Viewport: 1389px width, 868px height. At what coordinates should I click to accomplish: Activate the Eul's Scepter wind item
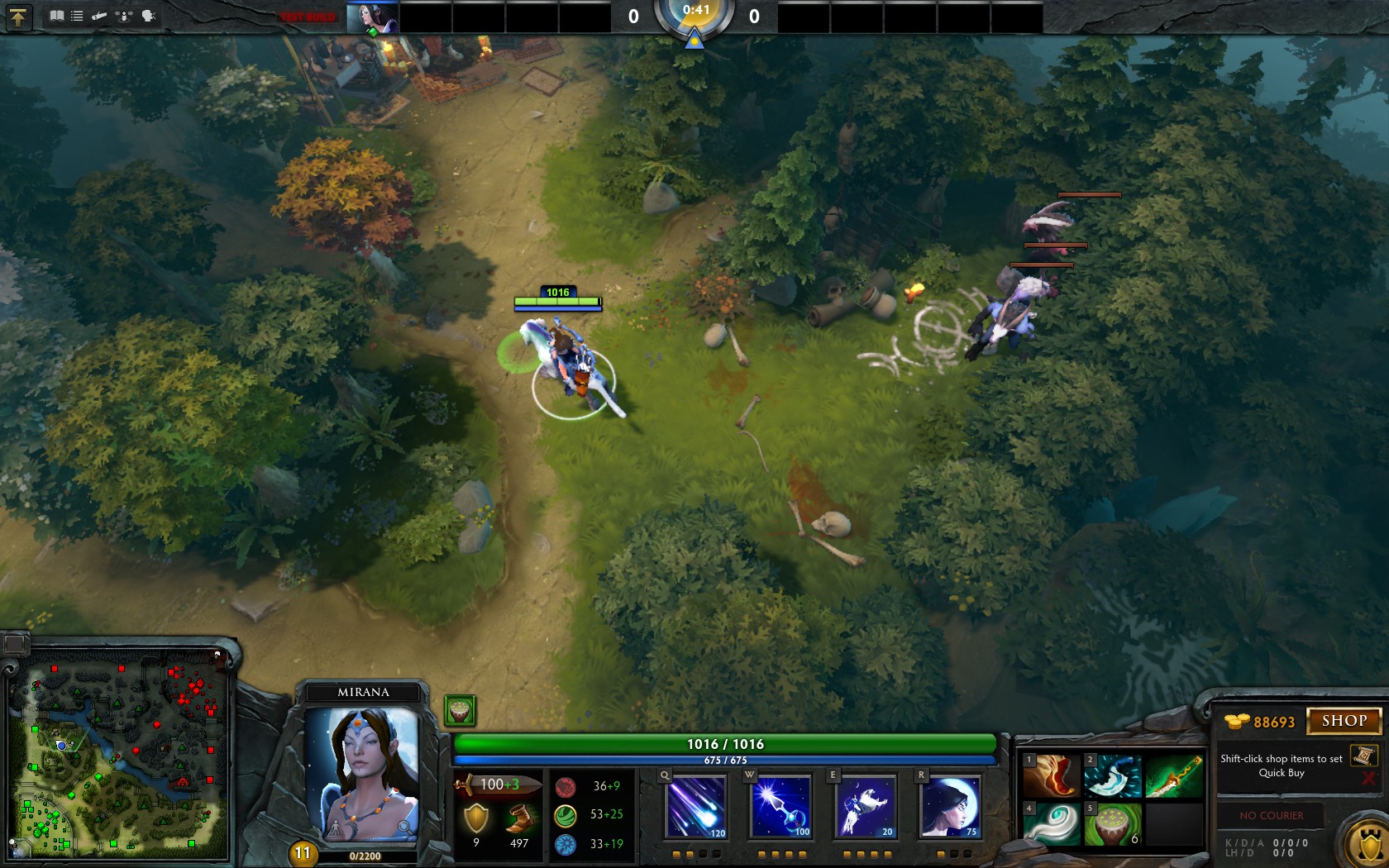click(x=1052, y=823)
